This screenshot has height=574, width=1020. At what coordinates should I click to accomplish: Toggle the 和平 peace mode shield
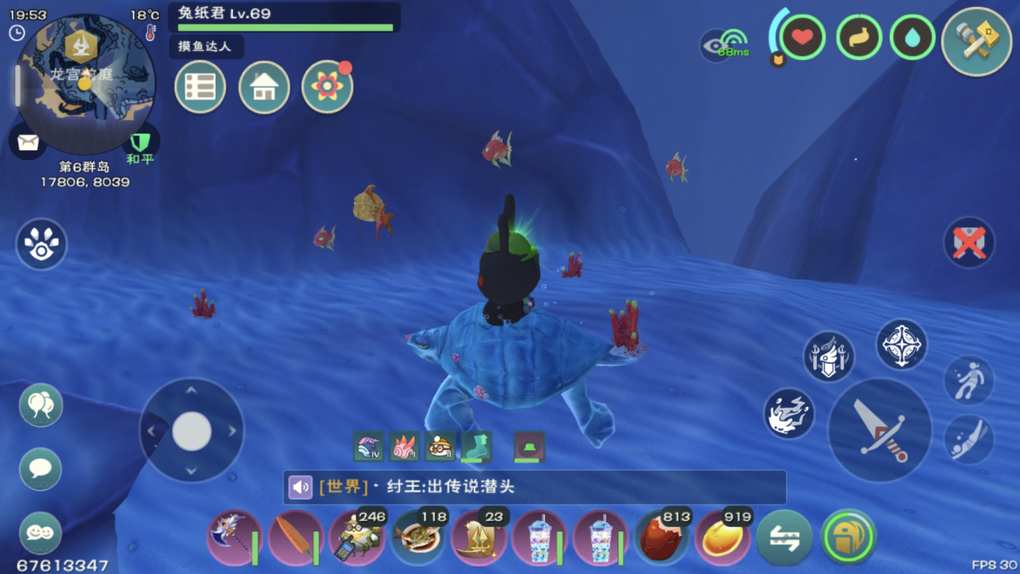point(140,144)
